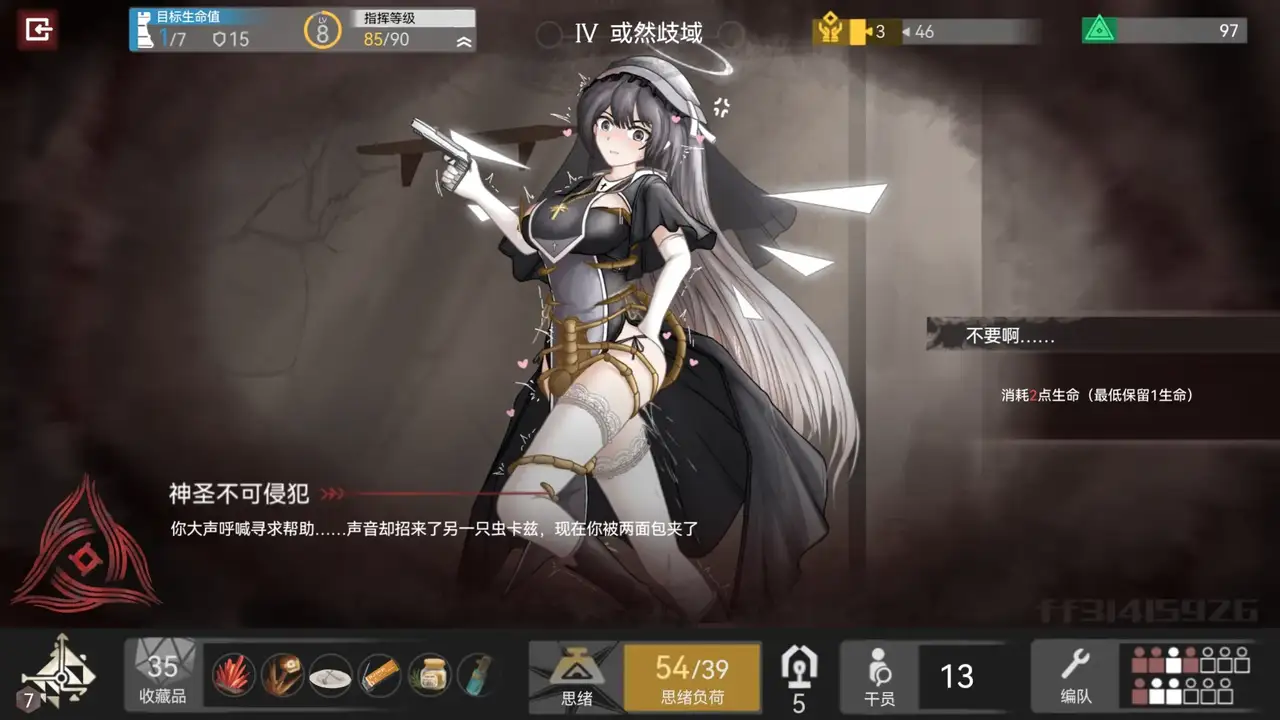Select the teal bottle collectible
The image size is (1280, 720).
477,676
